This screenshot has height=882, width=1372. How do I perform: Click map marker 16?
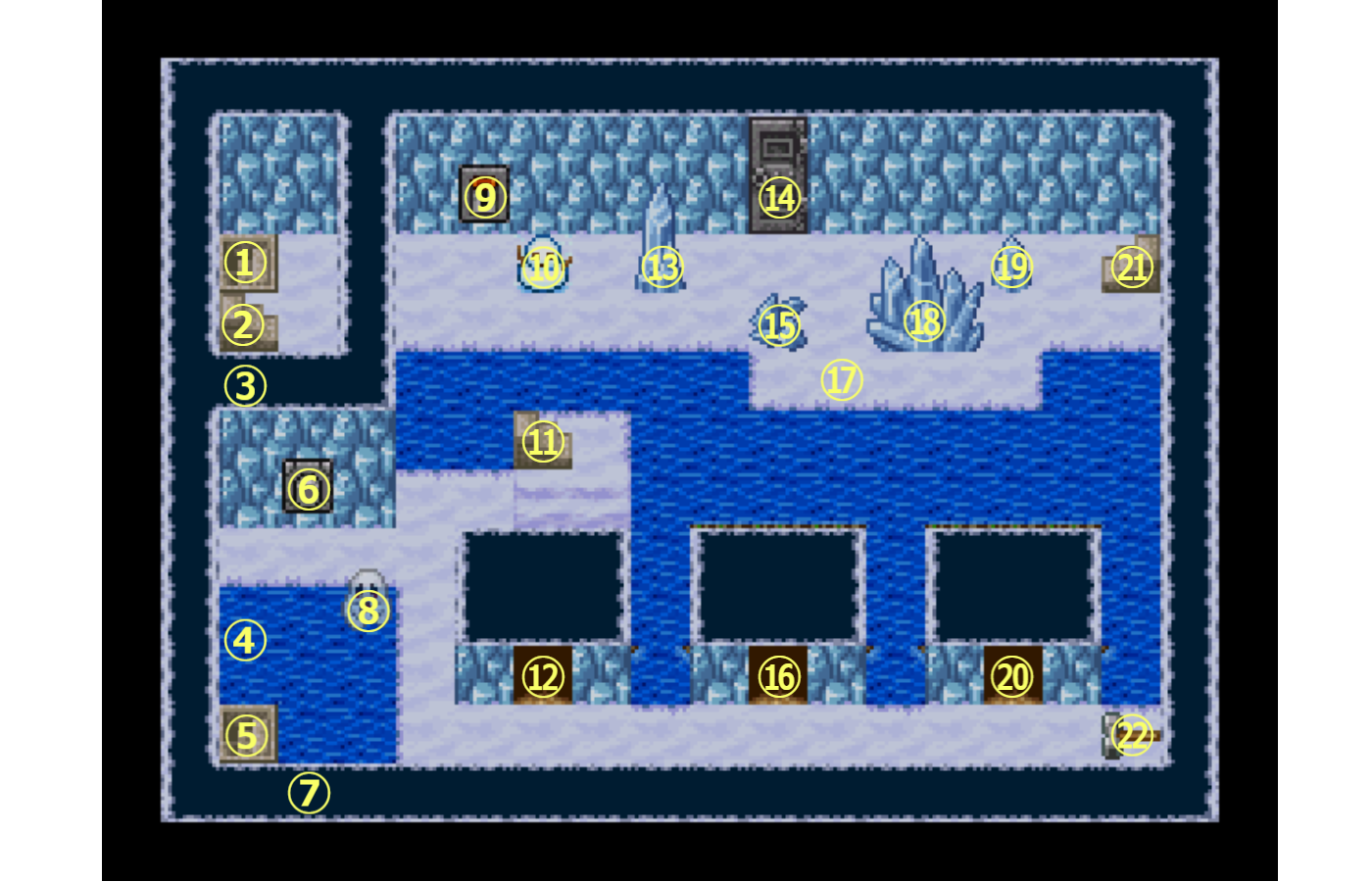pyautogui.click(x=780, y=676)
